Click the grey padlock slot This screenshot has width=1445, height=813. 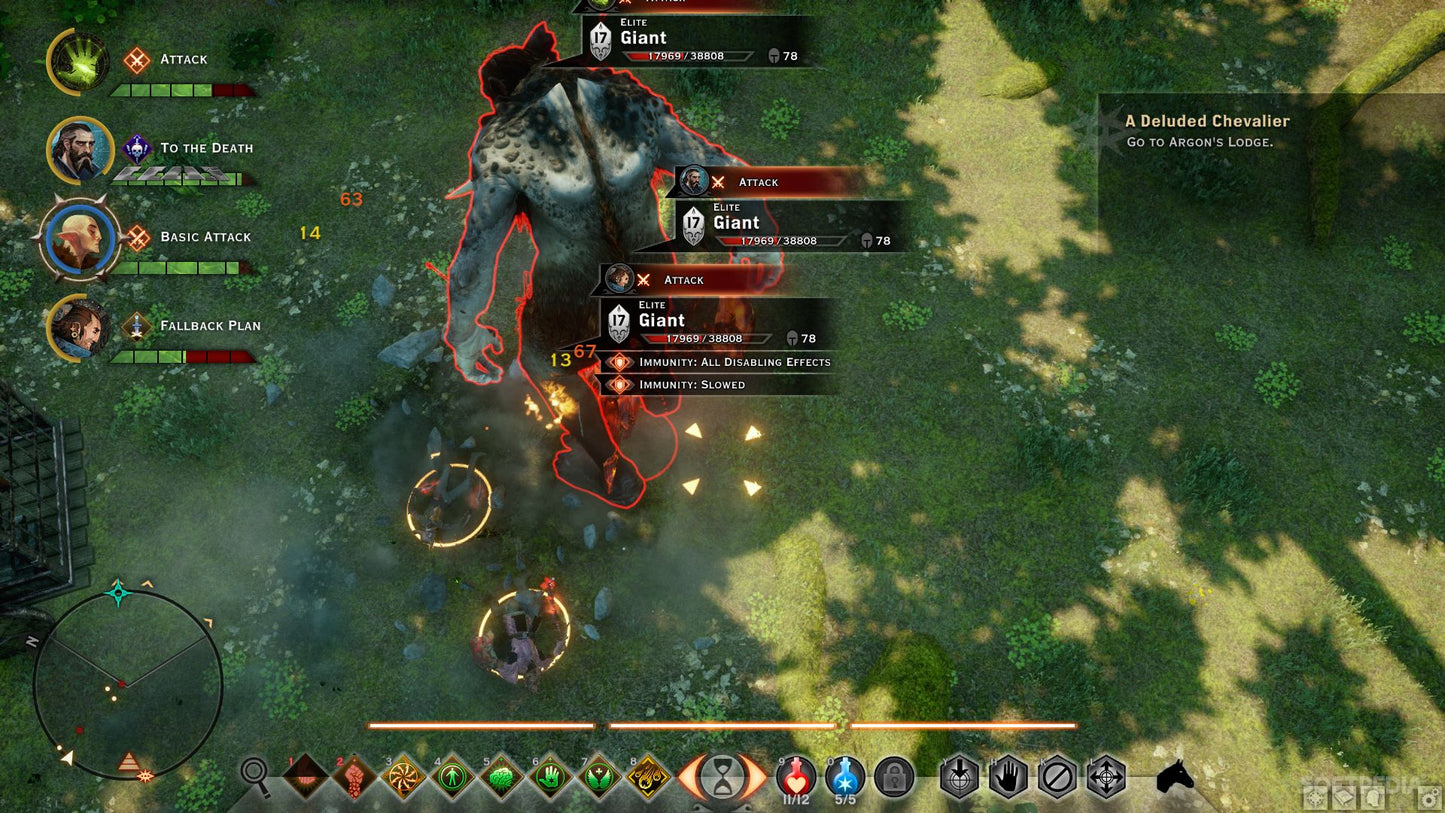[894, 777]
